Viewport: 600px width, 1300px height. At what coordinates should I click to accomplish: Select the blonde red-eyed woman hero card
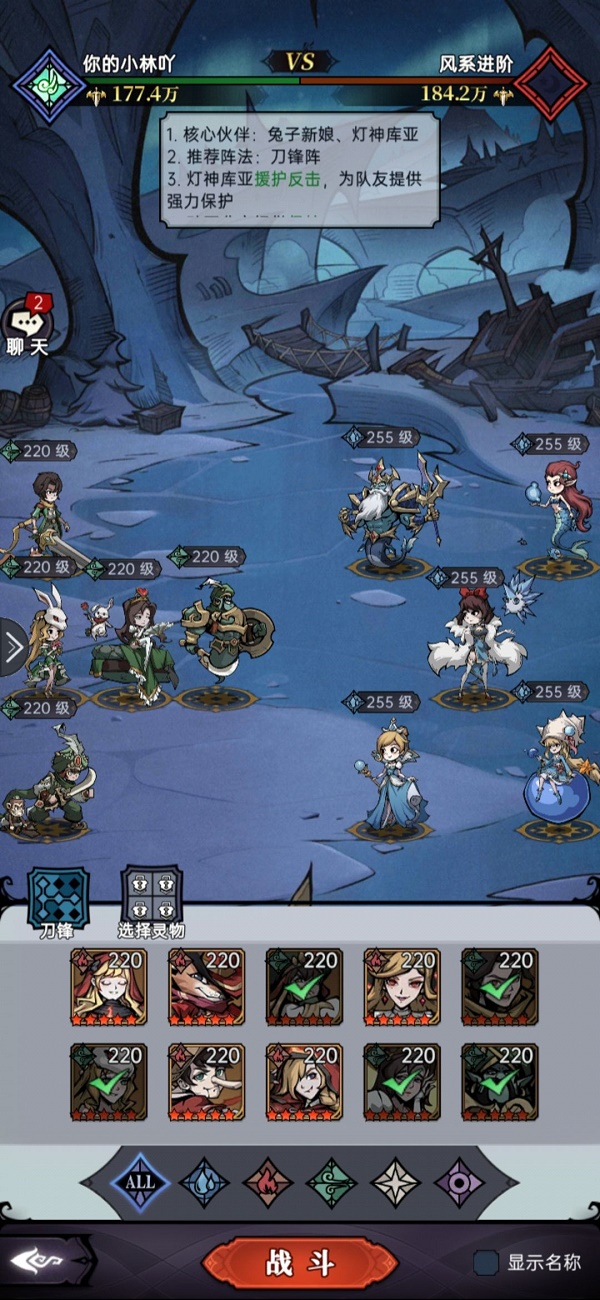(x=402, y=987)
